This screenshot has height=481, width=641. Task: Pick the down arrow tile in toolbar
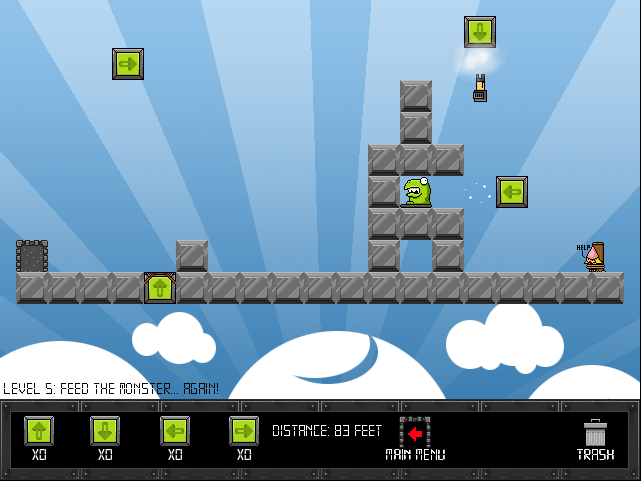click(105, 431)
